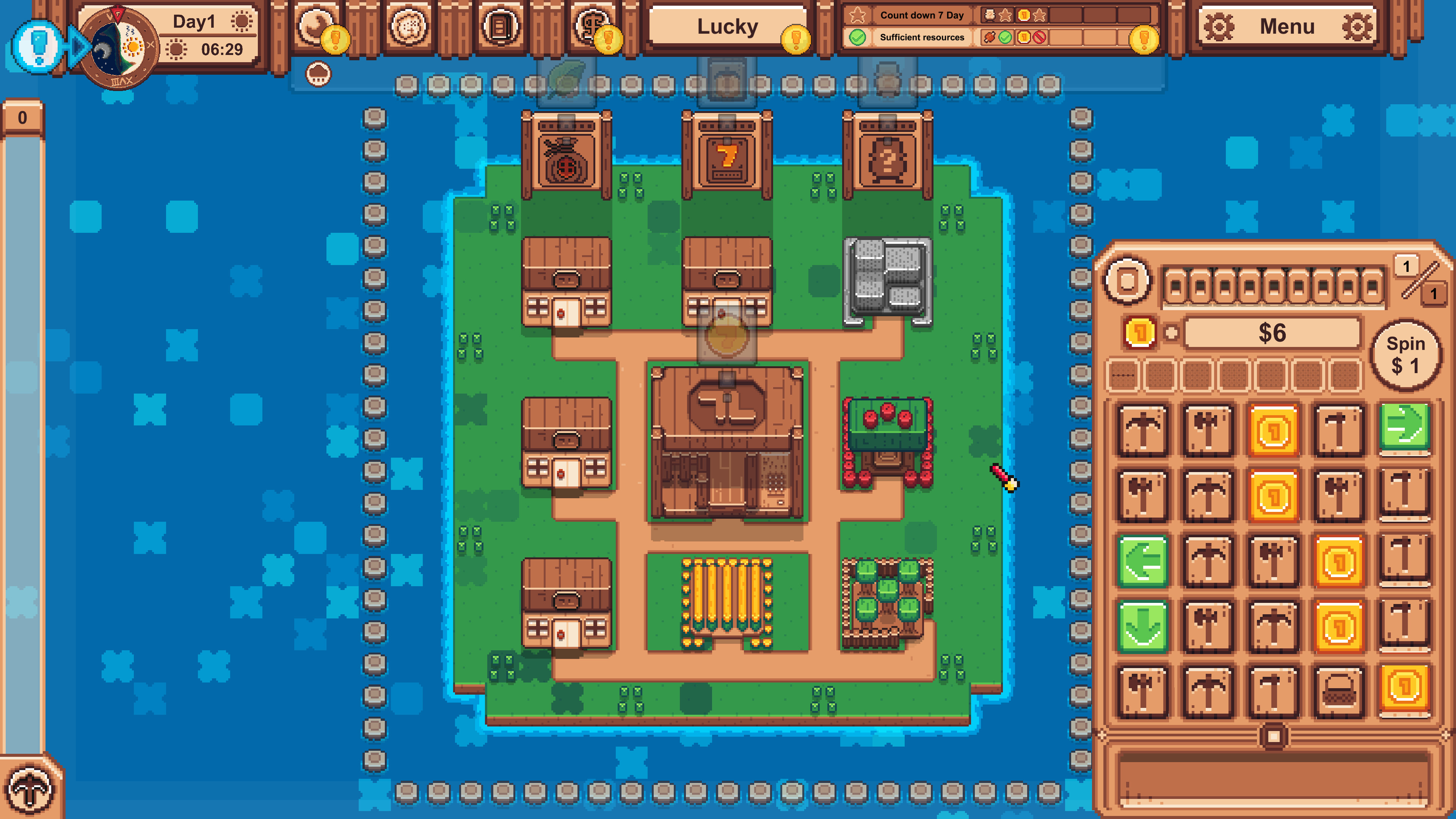The width and height of the screenshot is (1456, 819).
Task: Open the map icon in the toolbar
Action: pos(410,25)
